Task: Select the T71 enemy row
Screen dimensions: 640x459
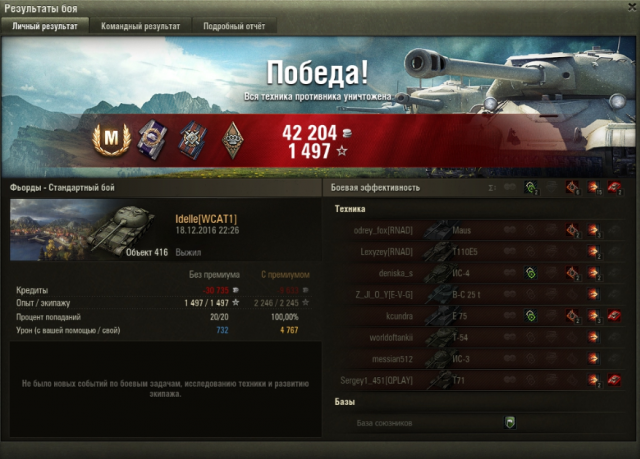Action: [x=480, y=381]
